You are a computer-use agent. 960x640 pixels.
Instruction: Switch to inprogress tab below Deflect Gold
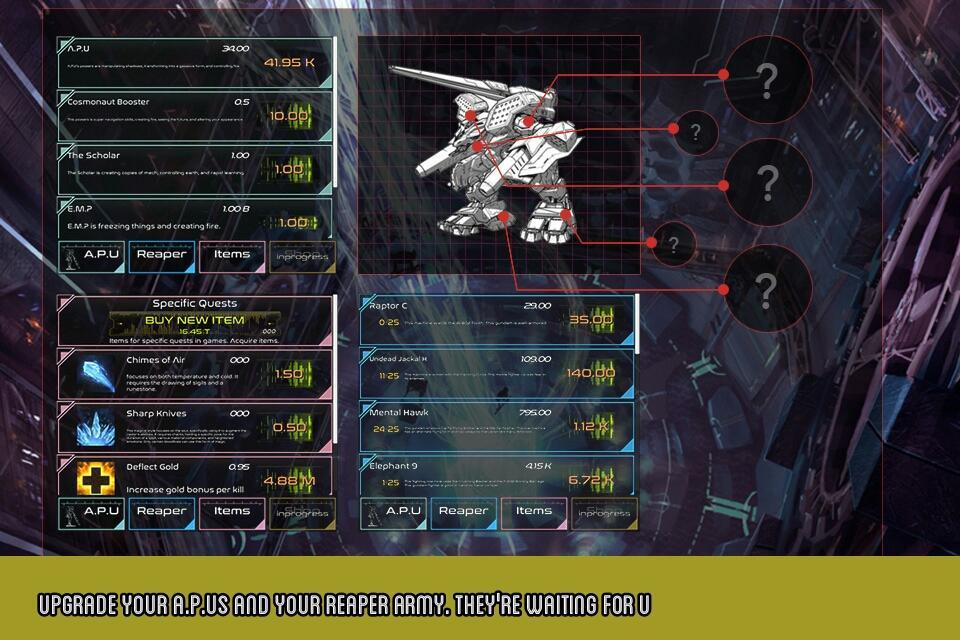click(301, 513)
